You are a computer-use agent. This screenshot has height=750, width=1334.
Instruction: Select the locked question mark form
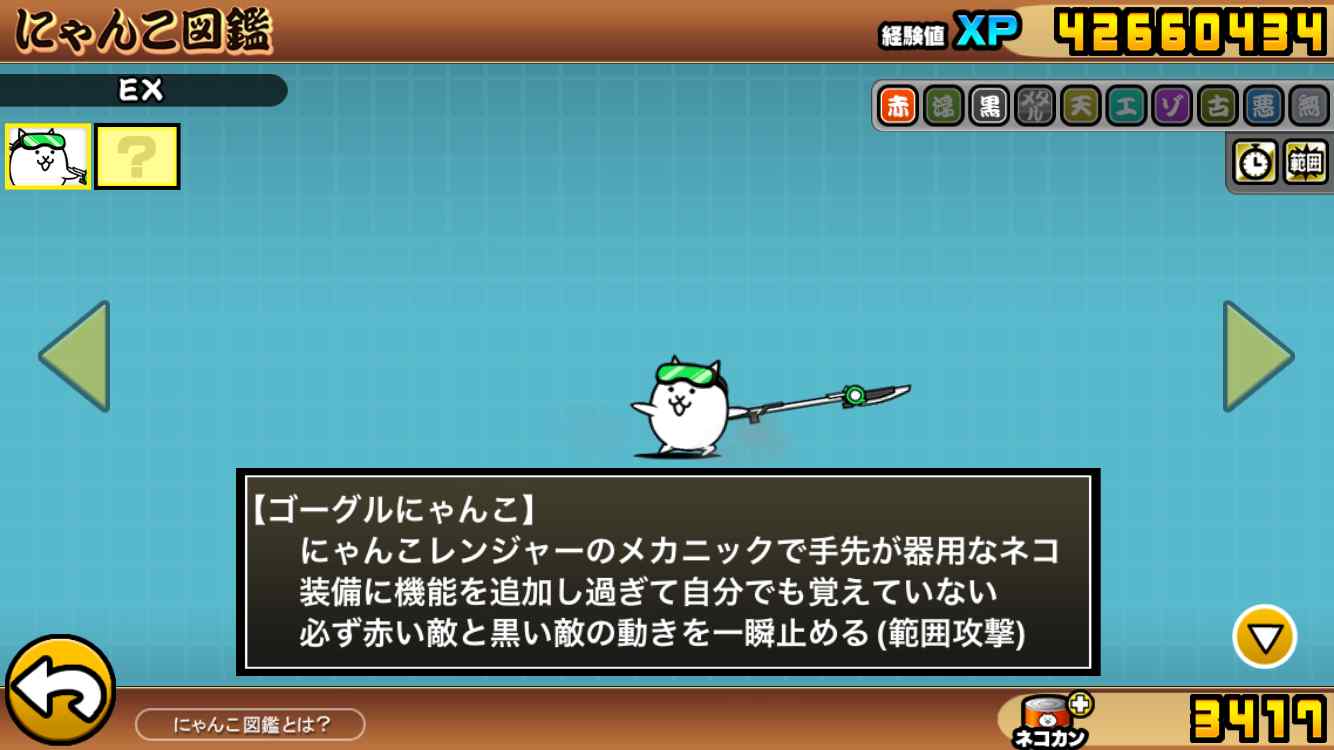pos(138,157)
